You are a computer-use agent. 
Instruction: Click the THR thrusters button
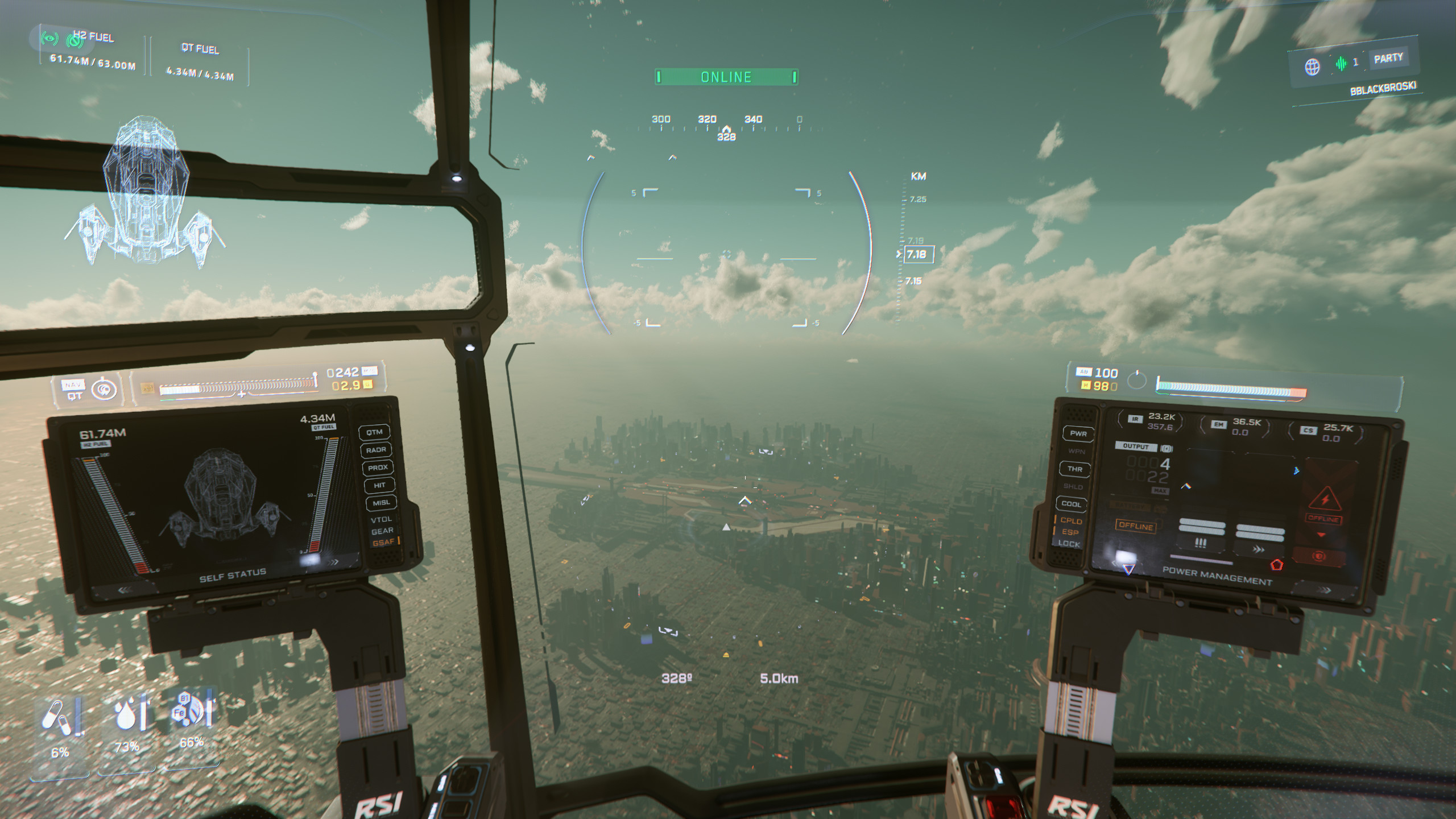[x=1074, y=469]
